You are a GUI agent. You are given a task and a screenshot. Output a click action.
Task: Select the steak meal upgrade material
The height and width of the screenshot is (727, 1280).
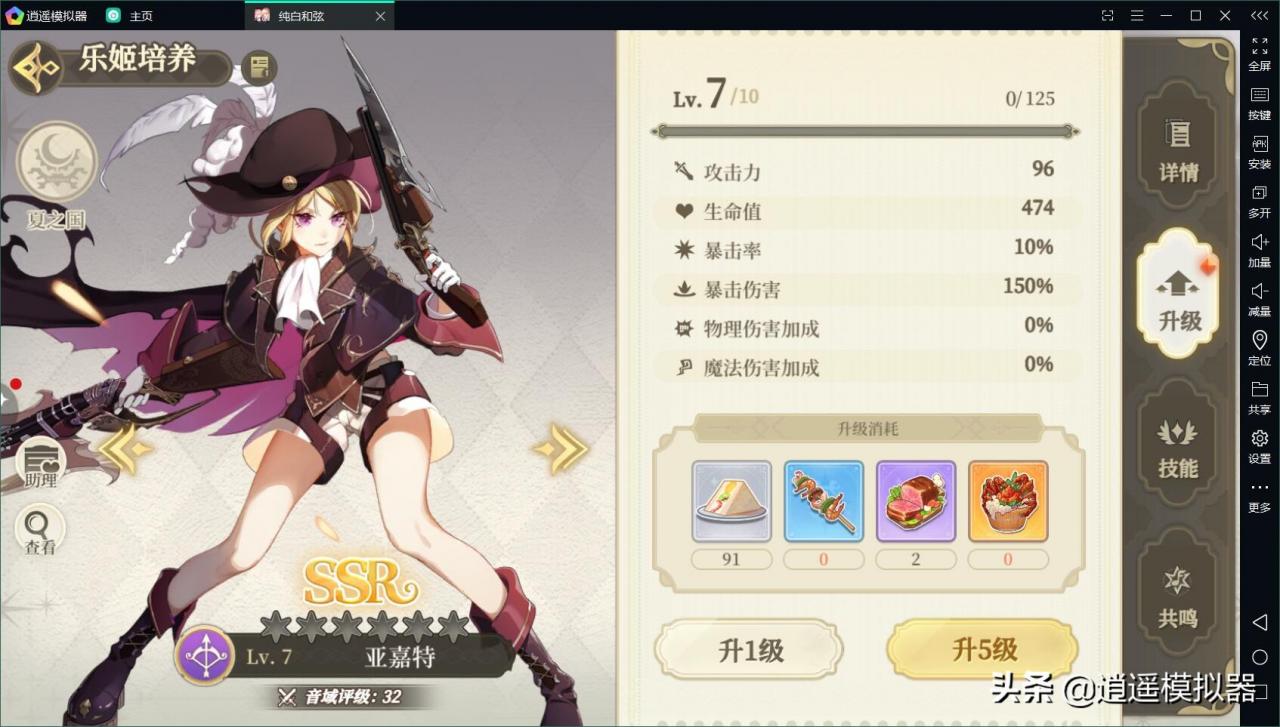coord(915,500)
